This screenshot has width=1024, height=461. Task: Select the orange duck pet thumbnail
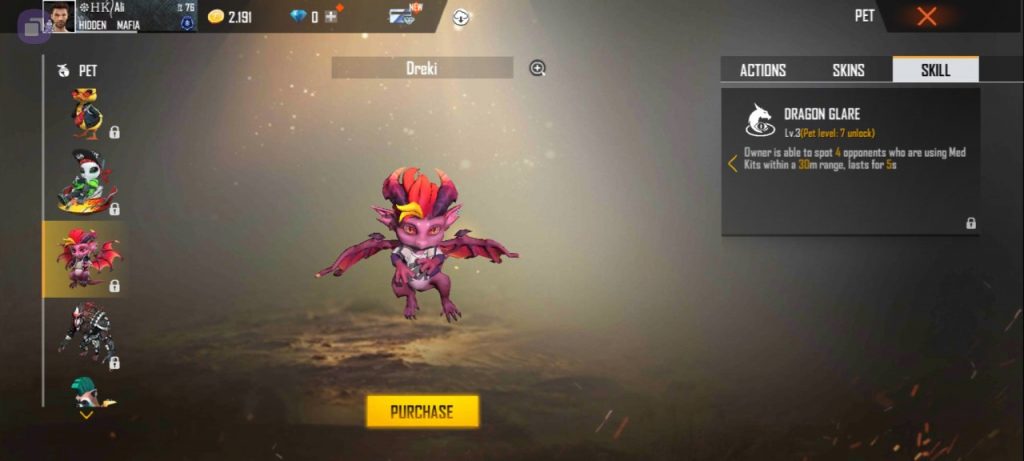(87, 112)
